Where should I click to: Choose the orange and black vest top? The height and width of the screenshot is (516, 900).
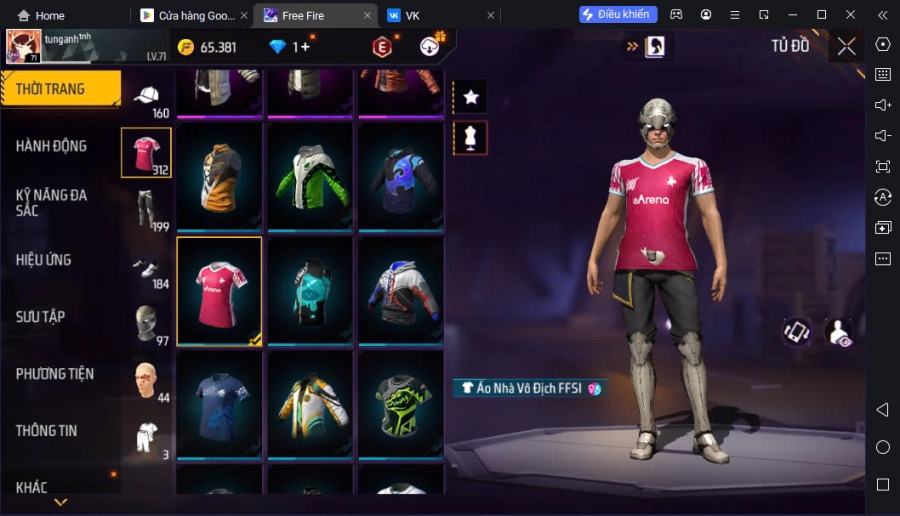pyautogui.click(x=219, y=177)
